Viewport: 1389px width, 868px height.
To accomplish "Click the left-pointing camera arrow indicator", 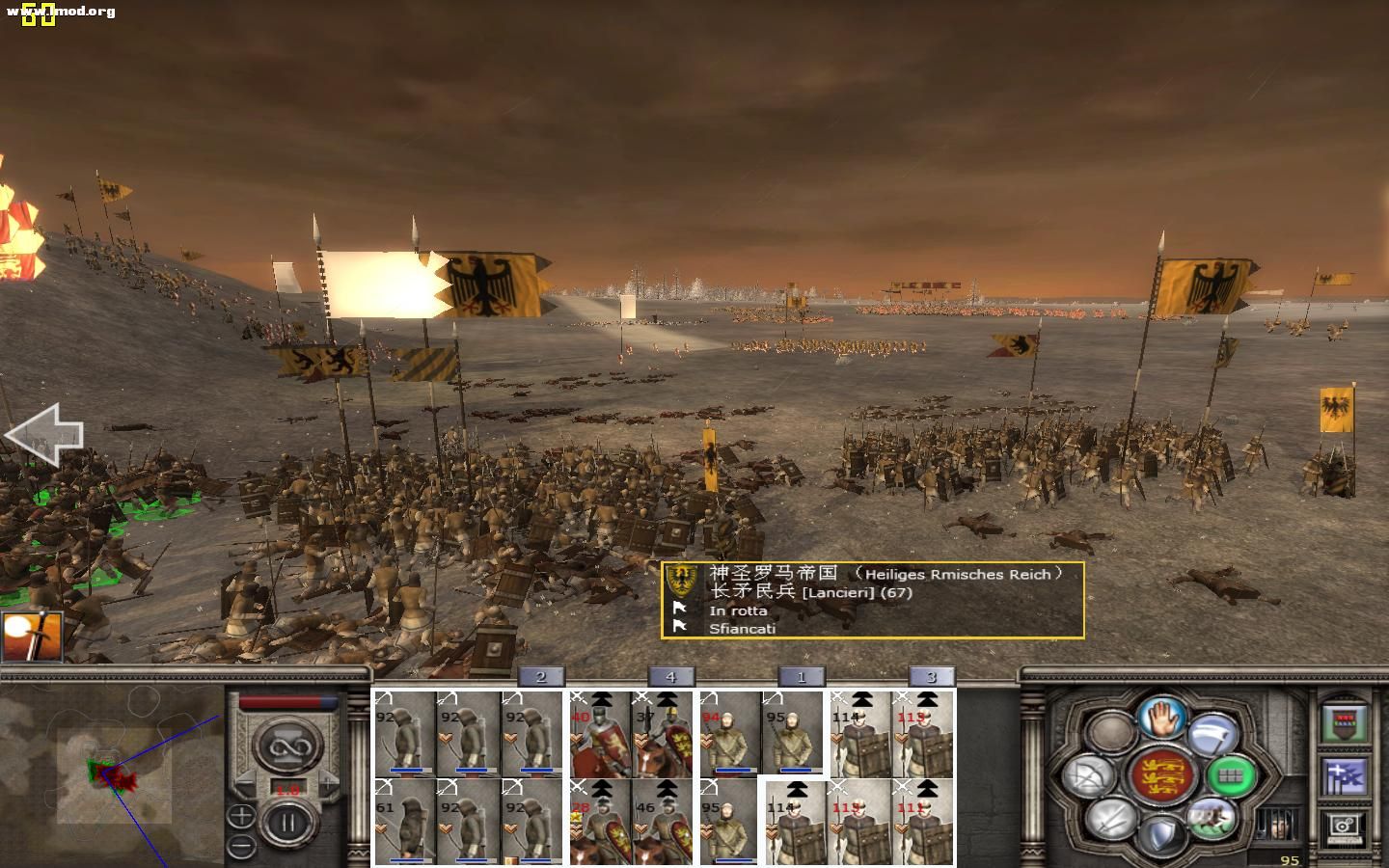I will pos(43,436).
